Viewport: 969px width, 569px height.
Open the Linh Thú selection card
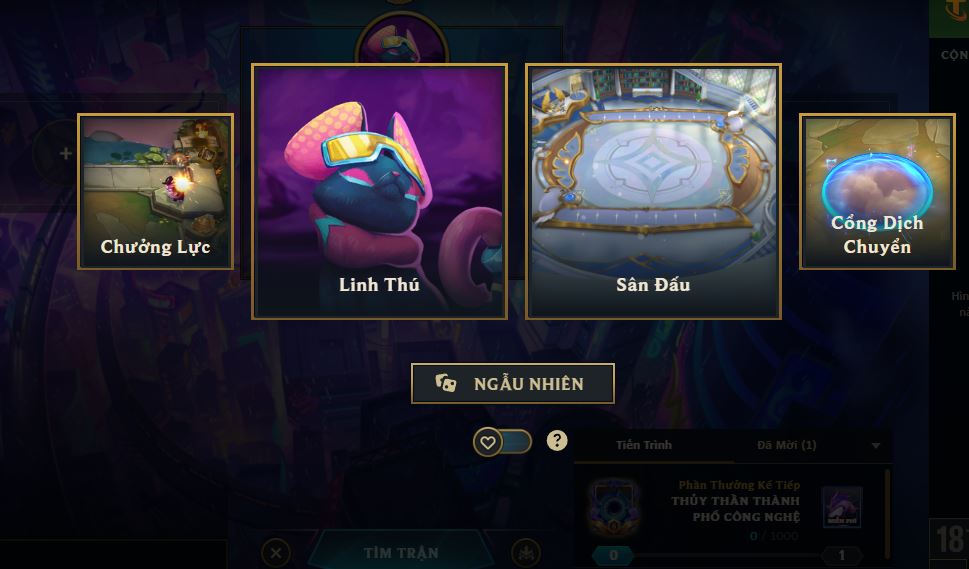(x=379, y=192)
